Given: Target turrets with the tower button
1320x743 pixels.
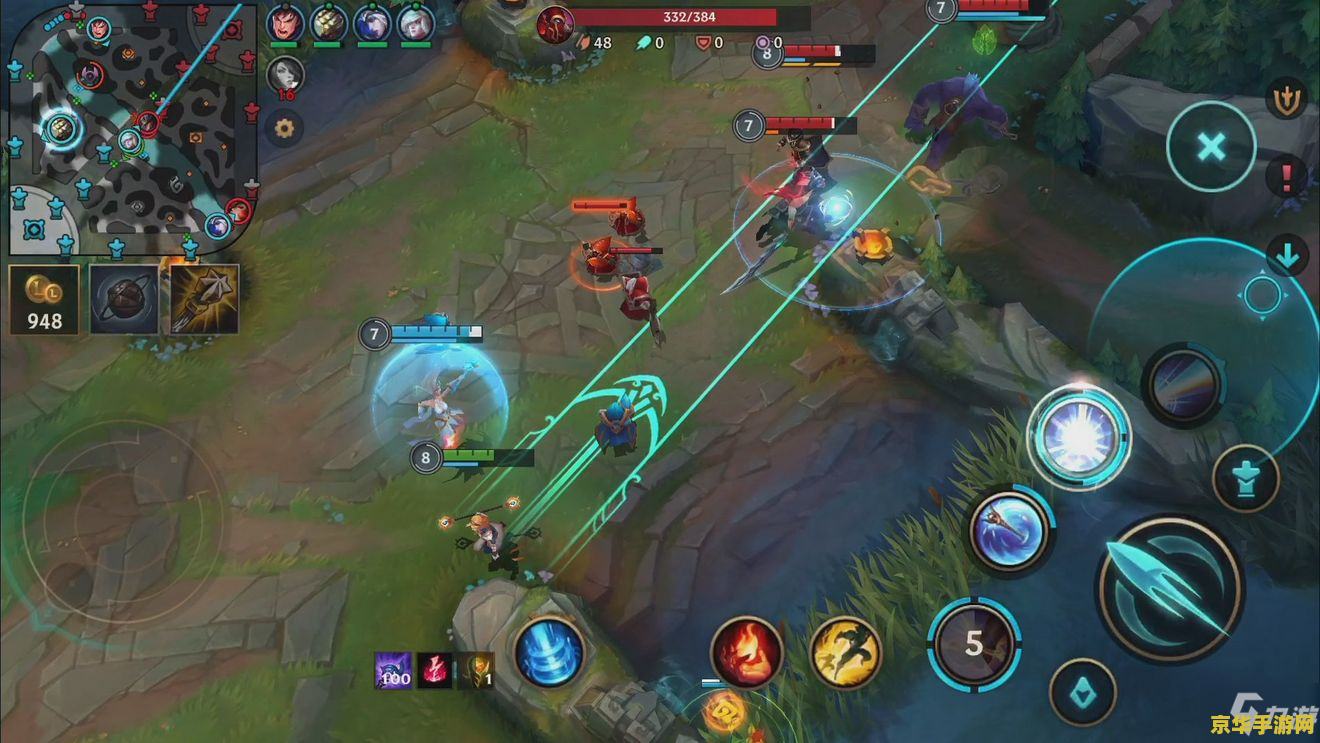Looking at the screenshot, I should click(x=1245, y=479).
